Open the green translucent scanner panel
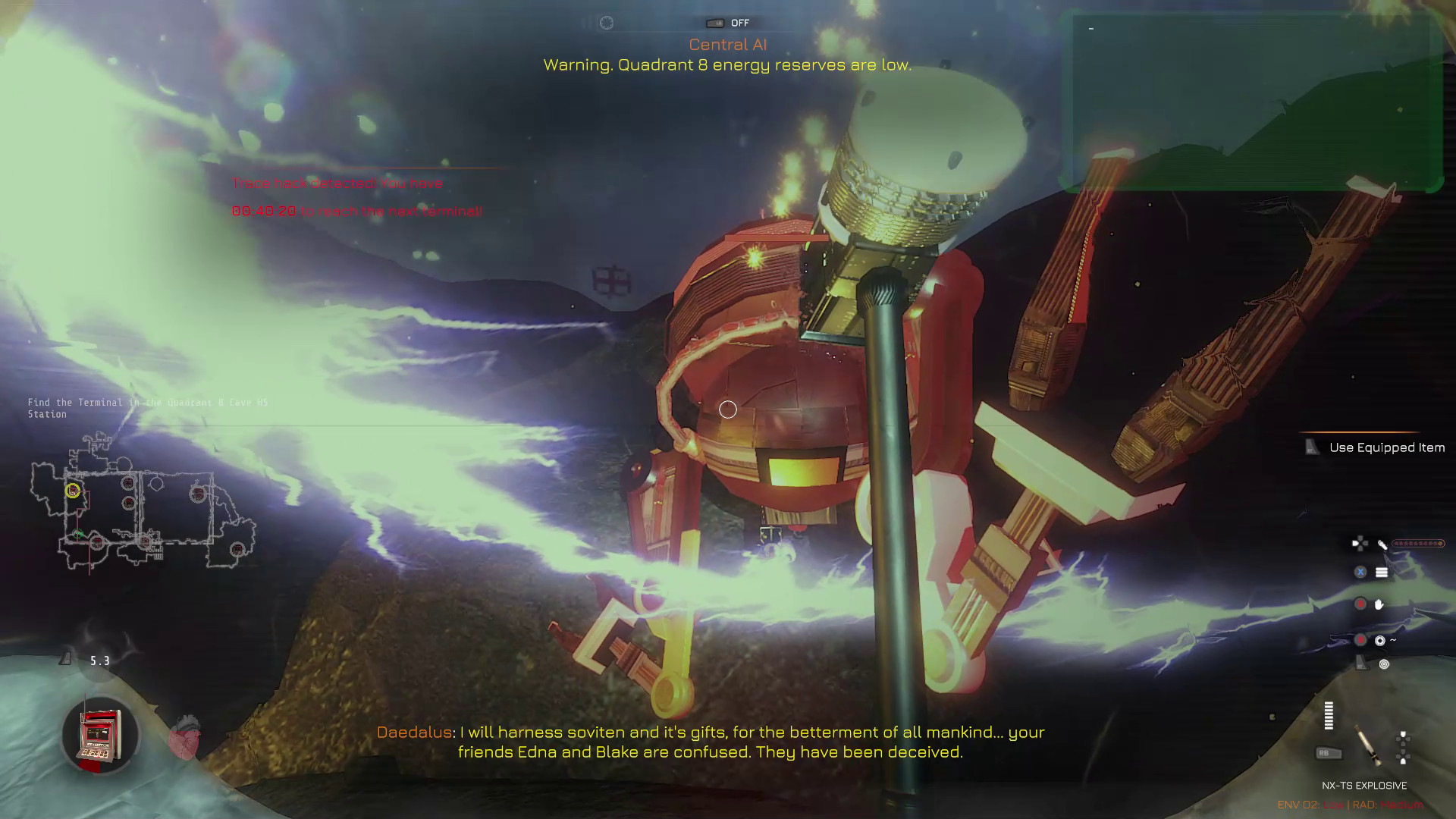 pyautogui.click(x=1251, y=102)
